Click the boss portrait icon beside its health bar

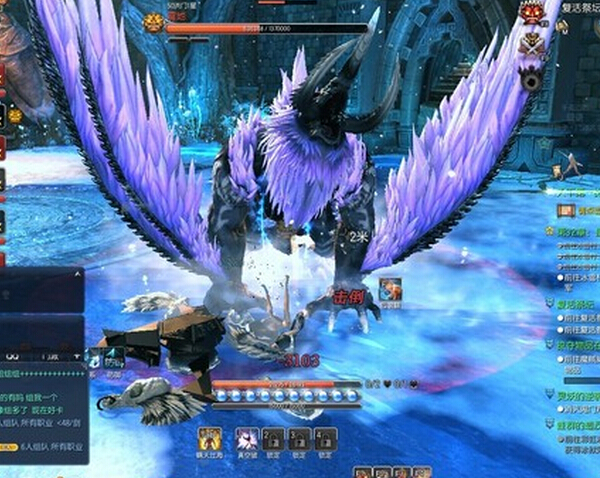click(x=153, y=22)
